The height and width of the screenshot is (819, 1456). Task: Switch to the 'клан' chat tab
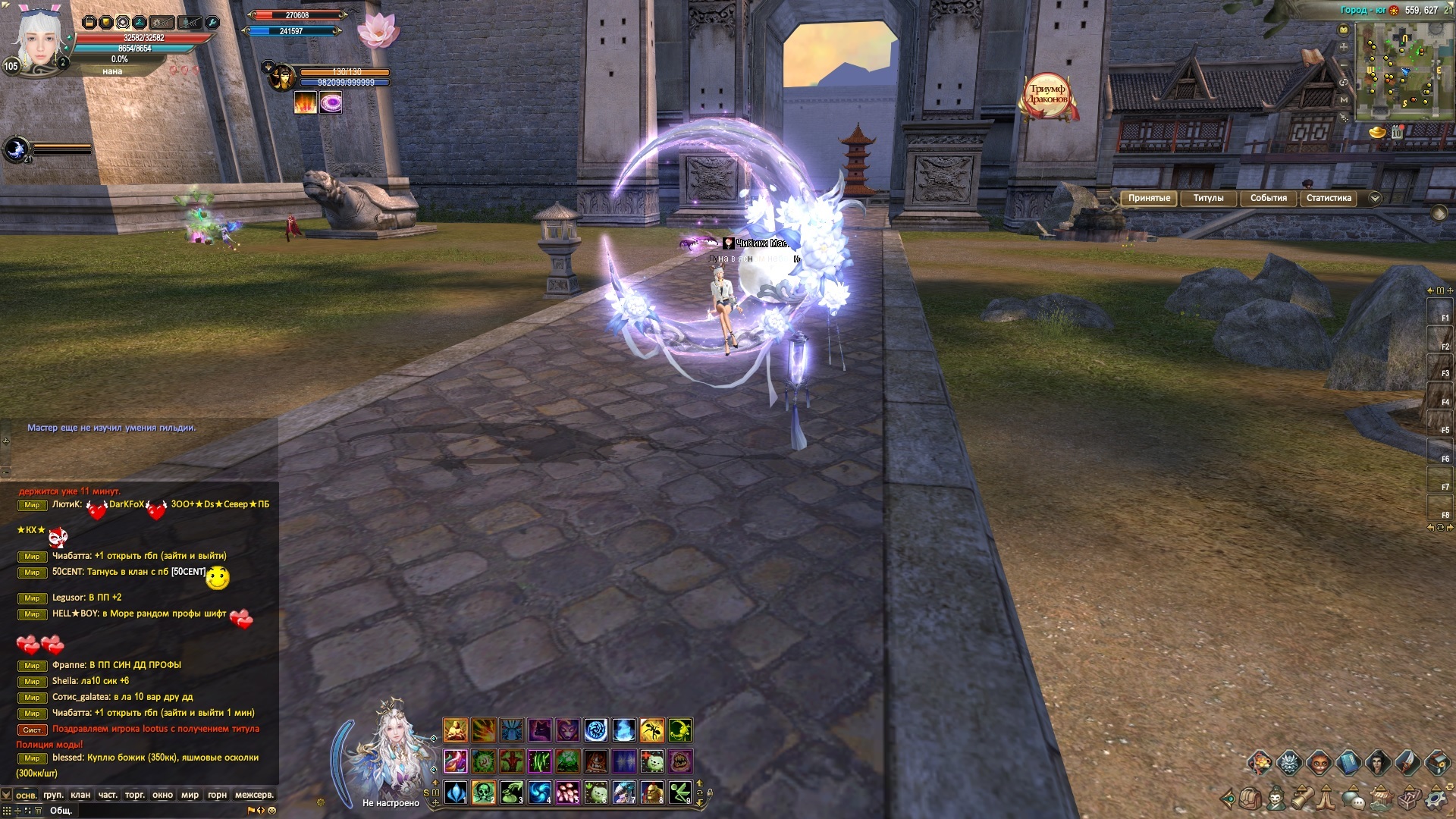coord(80,795)
